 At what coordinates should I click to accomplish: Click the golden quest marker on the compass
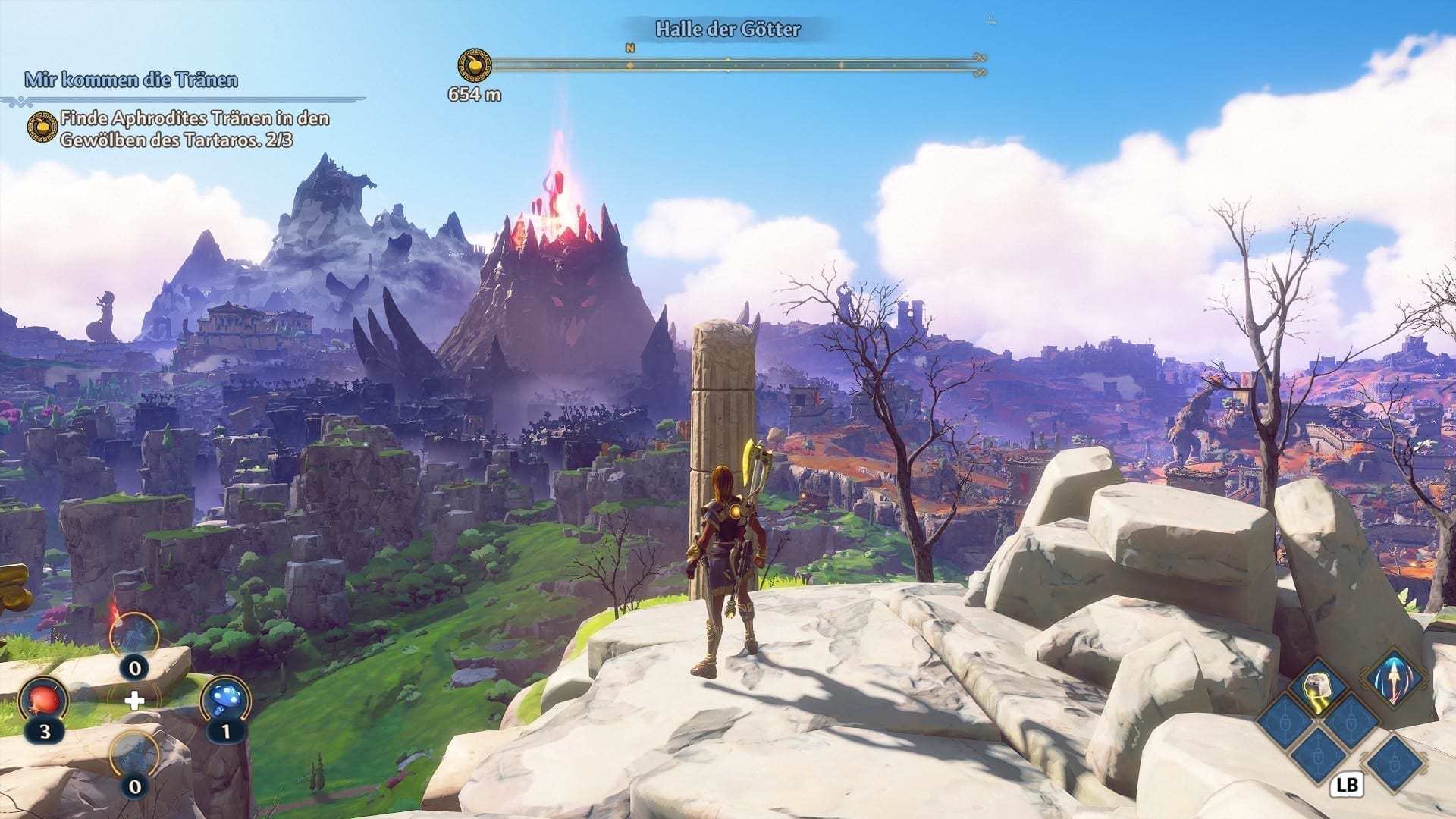[x=475, y=66]
